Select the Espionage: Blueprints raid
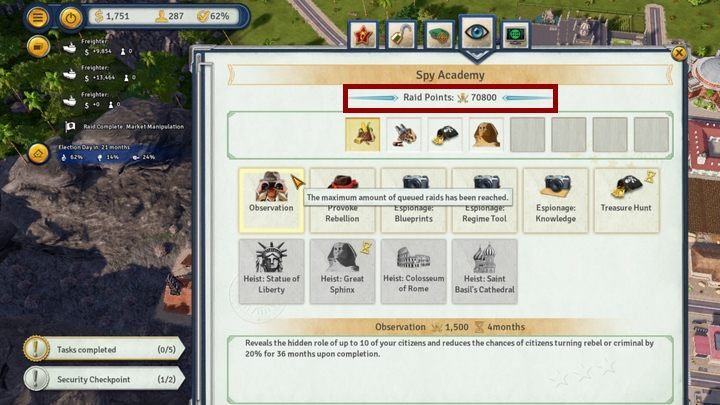Screen dimensions: 720x405 coord(414,195)
